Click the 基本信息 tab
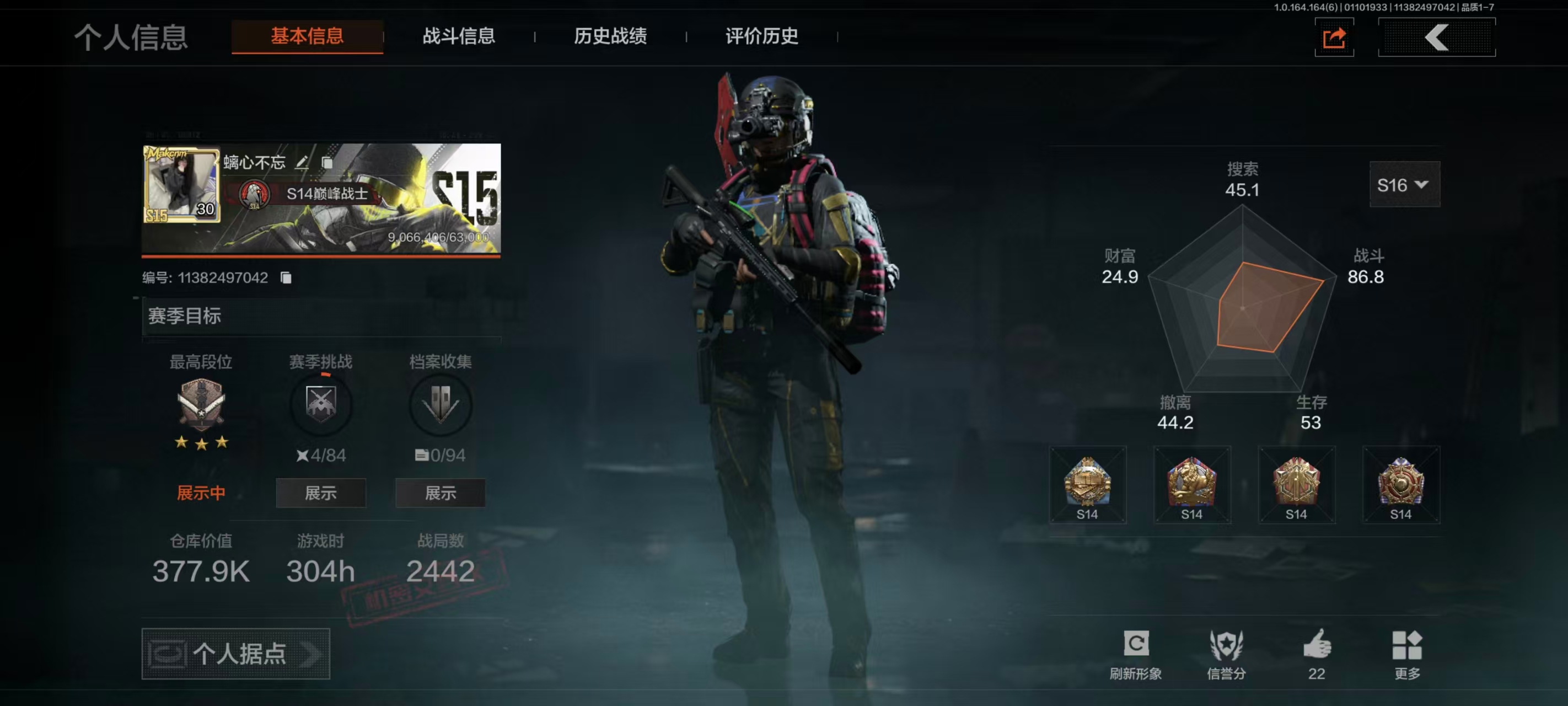Screen dimensions: 1568x706 [x=307, y=36]
